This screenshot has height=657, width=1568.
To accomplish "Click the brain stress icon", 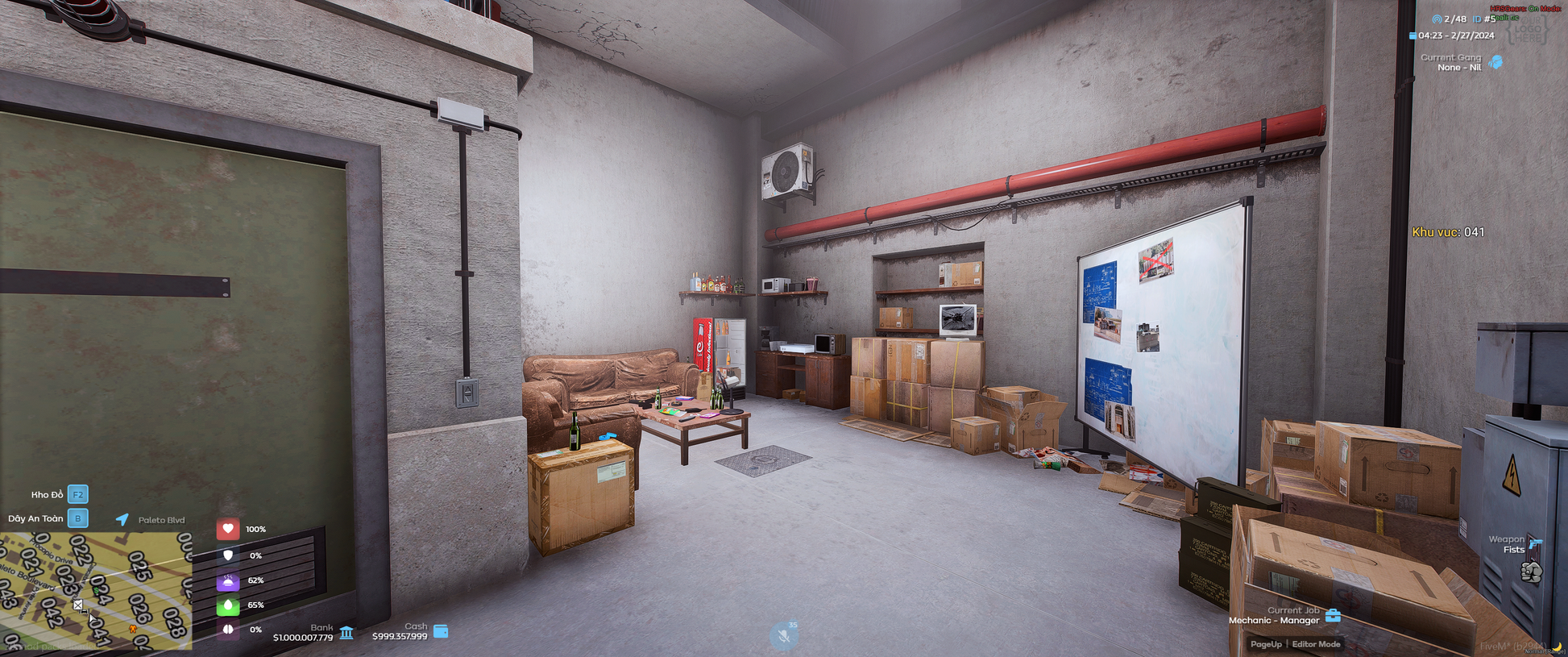I will point(228,630).
